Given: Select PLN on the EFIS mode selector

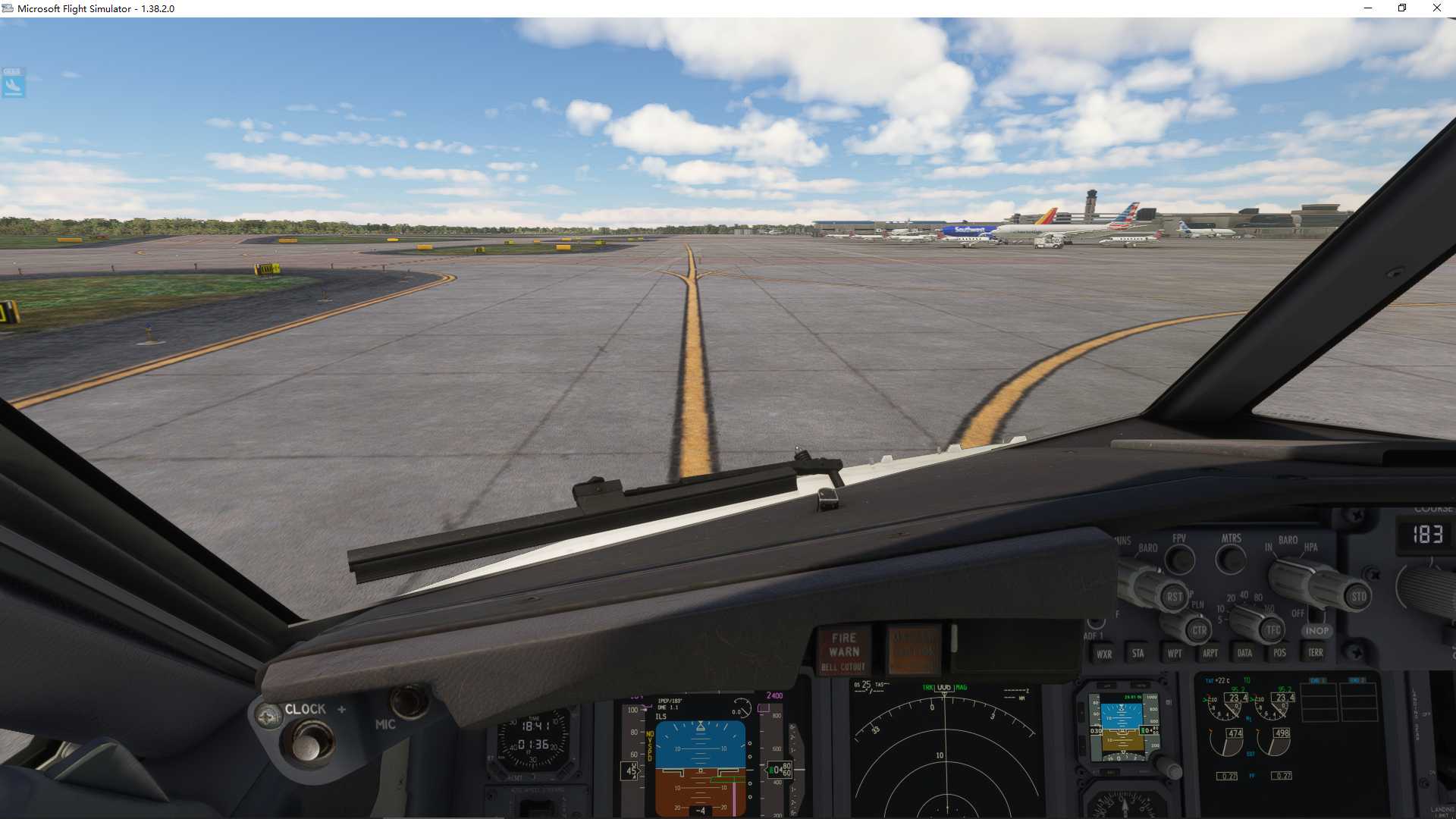Looking at the screenshot, I should (x=1197, y=603).
